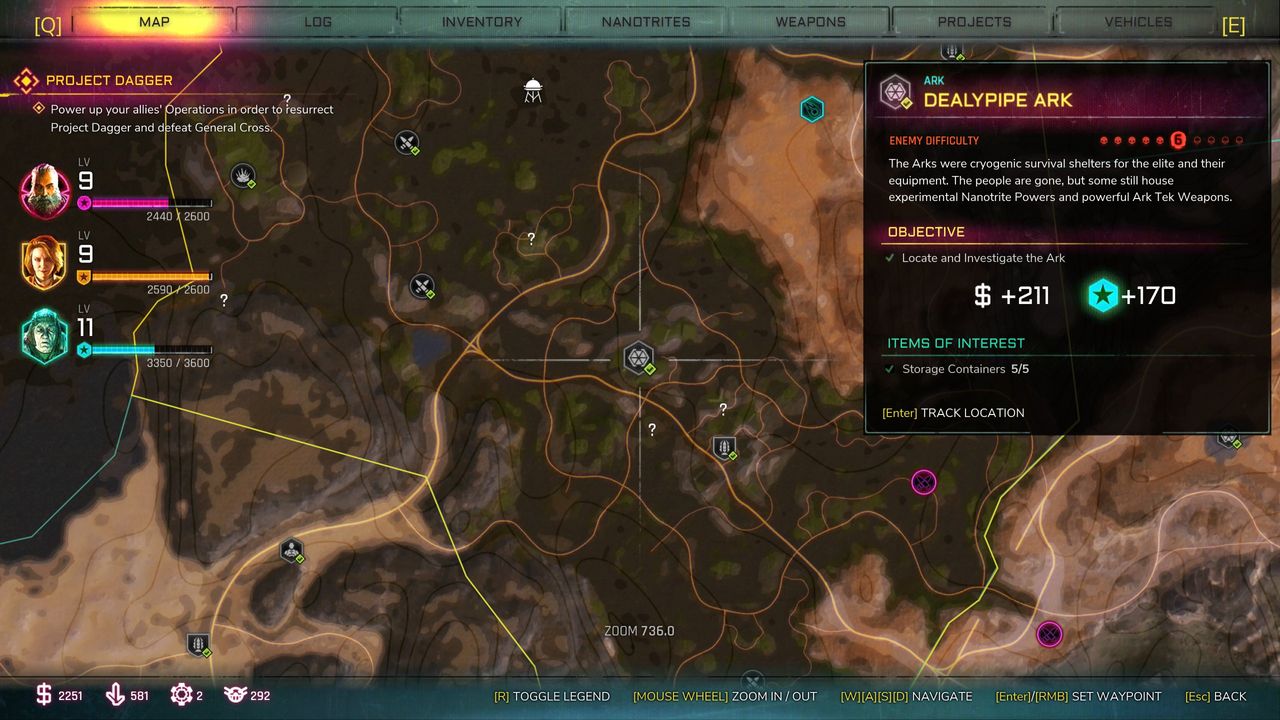1280x720 pixels.
Task: Select the Nanotrites tab
Action: pyautogui.click(x=646, y=22)
